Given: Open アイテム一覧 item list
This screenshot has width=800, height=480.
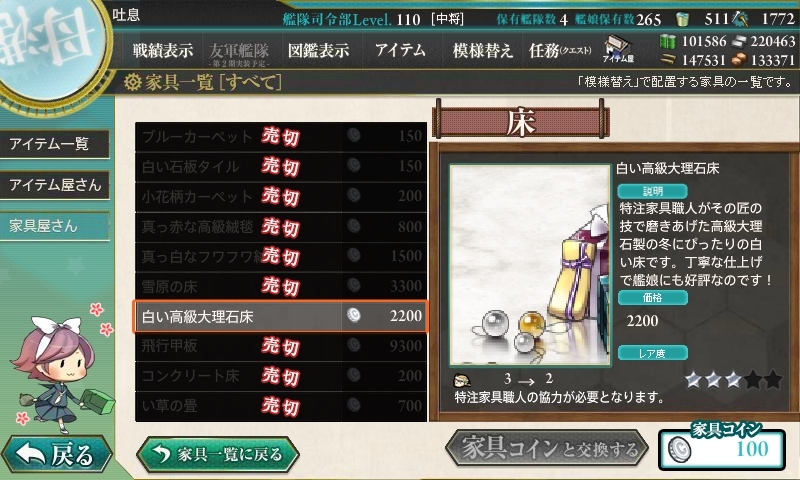Looking at the screenshot, I should [52, 144].
